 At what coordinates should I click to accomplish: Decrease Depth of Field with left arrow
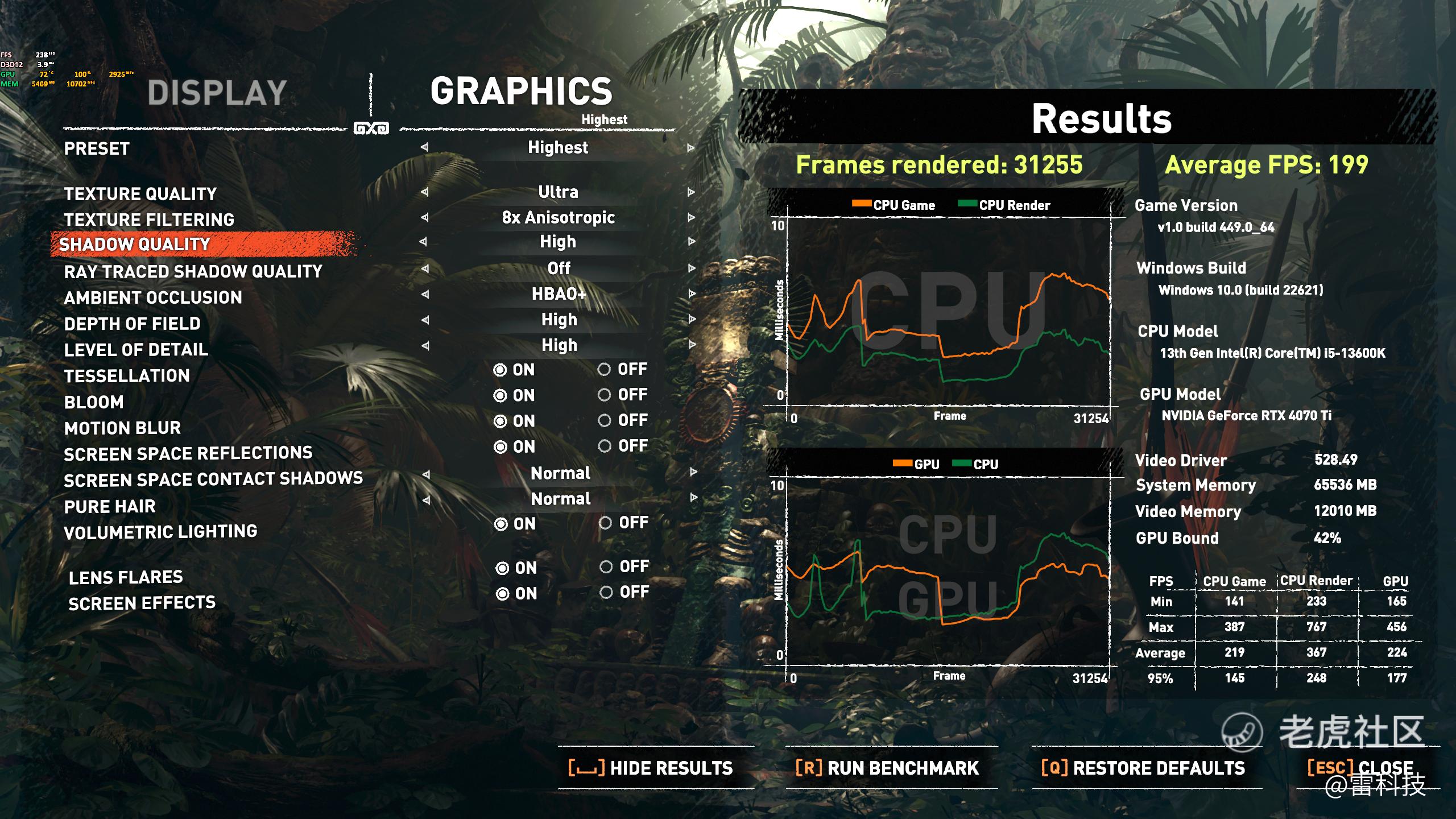[424, 320]
